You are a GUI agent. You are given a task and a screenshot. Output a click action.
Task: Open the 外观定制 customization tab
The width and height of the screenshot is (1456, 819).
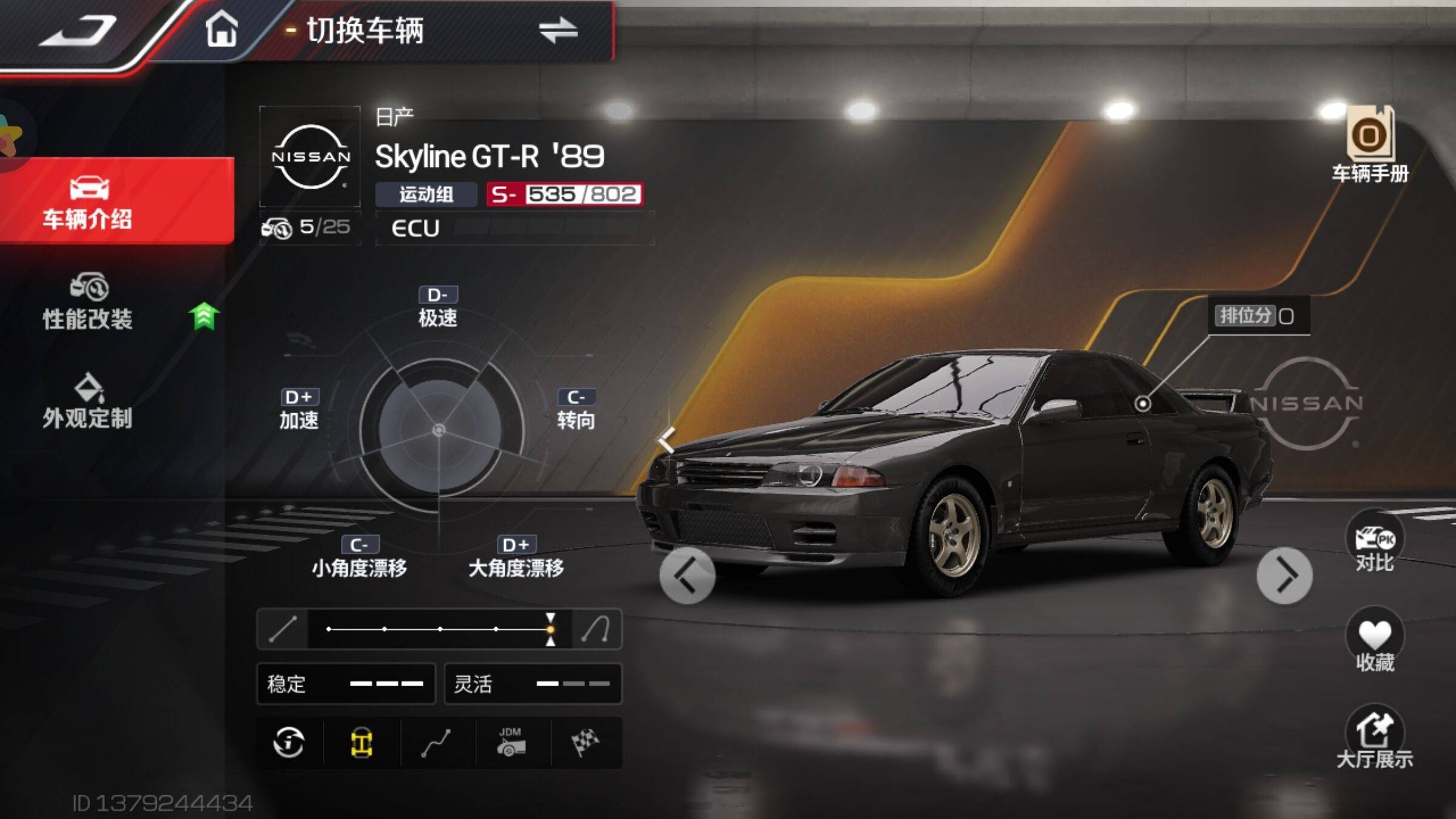(89, 402)
